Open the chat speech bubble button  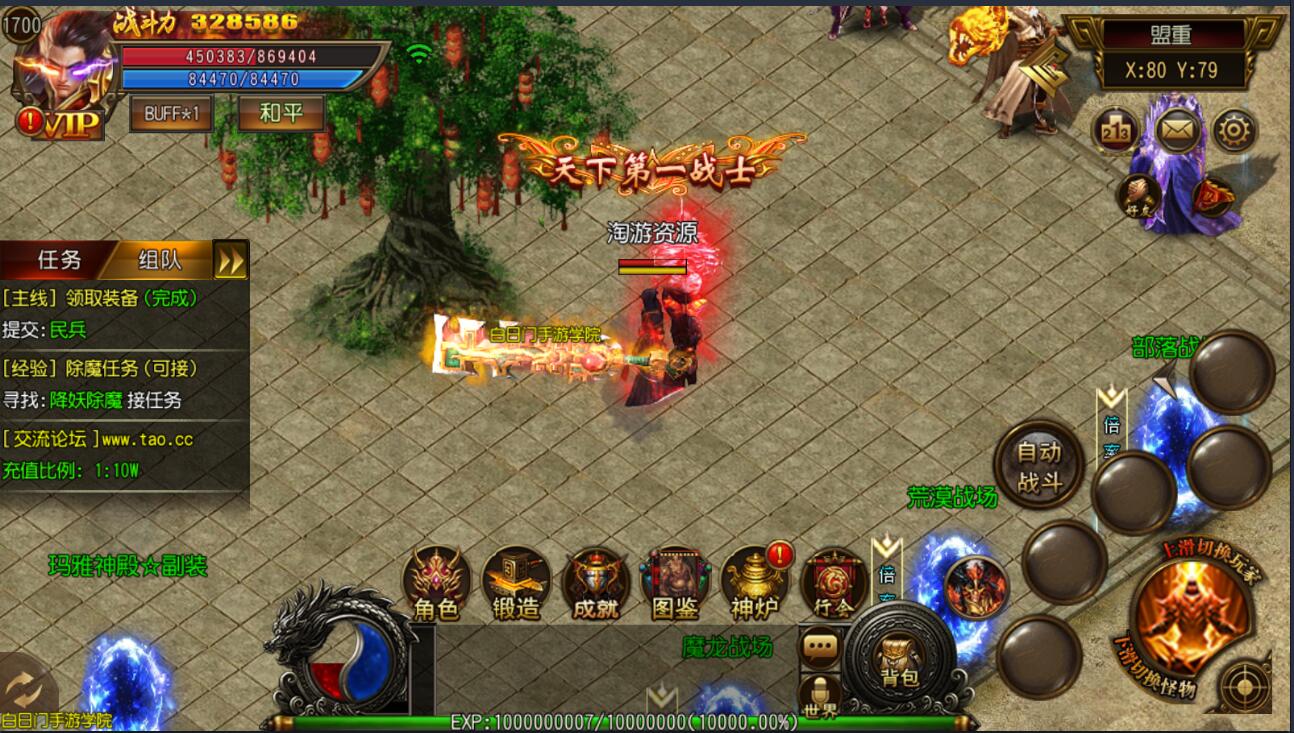tap(821, 647)
